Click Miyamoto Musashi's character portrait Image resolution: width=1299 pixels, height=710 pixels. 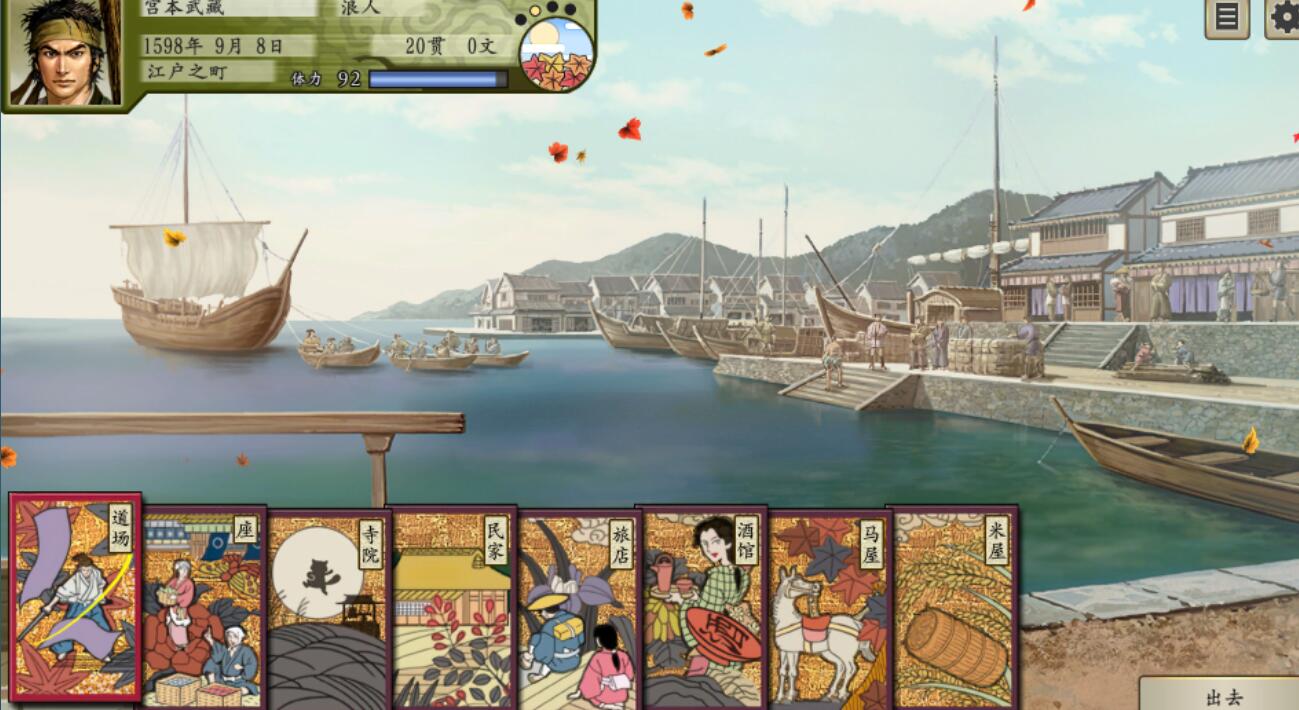pyautogui.click(x=62, y=52)
